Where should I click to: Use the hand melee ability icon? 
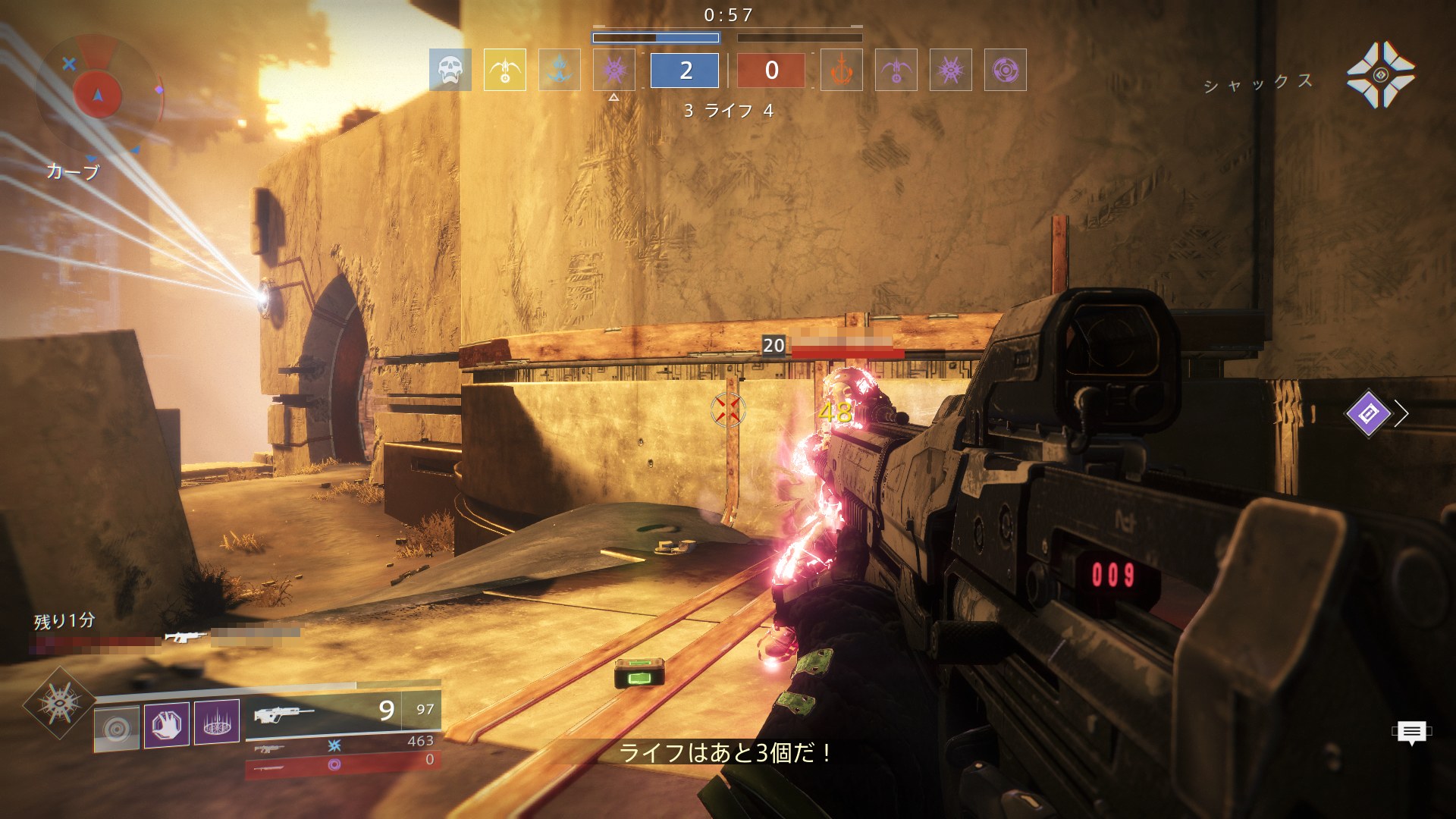(x=167, y=724)
